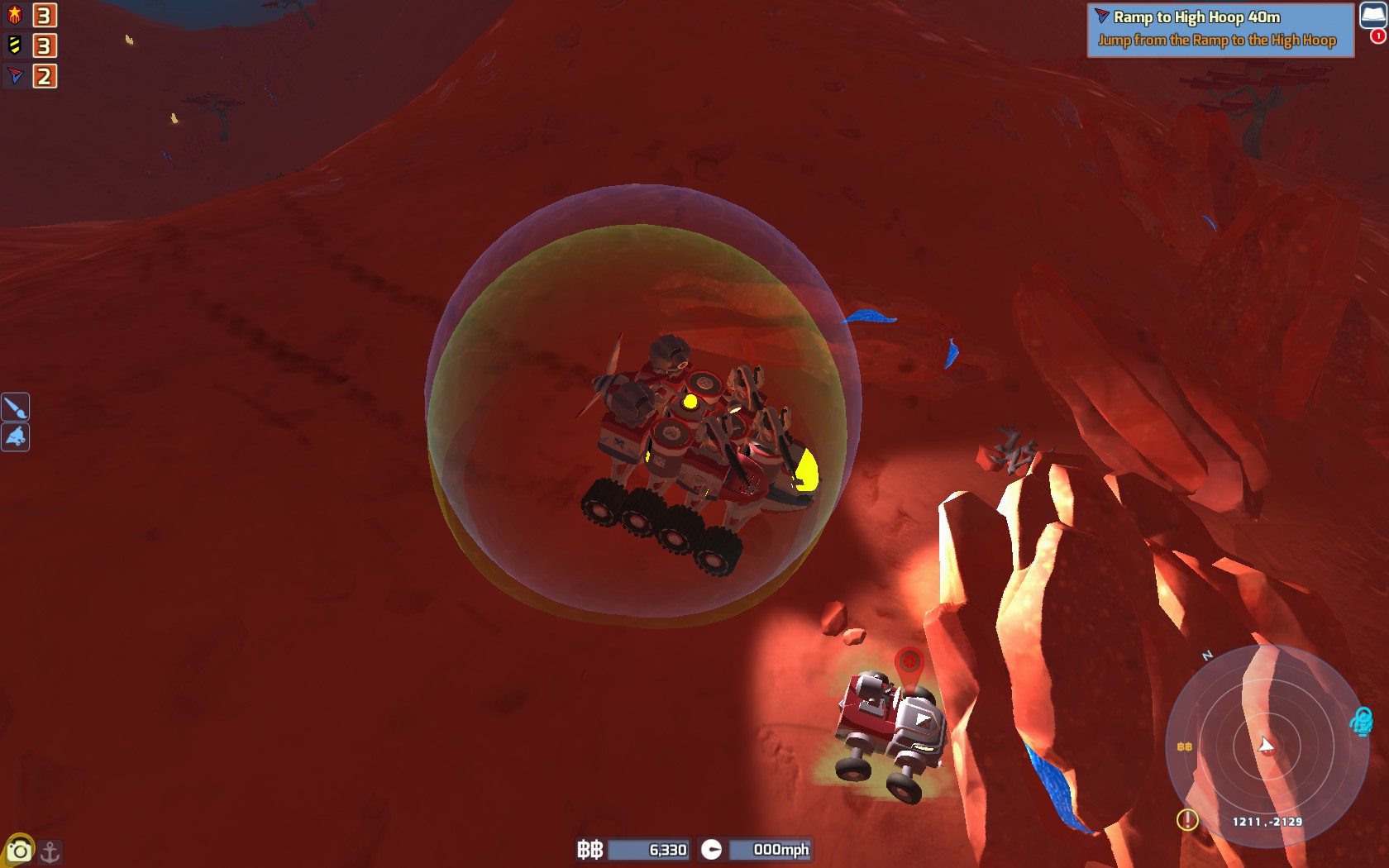The image size is (1389, 868).
Task: Click the horn beacon icon on left sidebar
Action: 15,437
